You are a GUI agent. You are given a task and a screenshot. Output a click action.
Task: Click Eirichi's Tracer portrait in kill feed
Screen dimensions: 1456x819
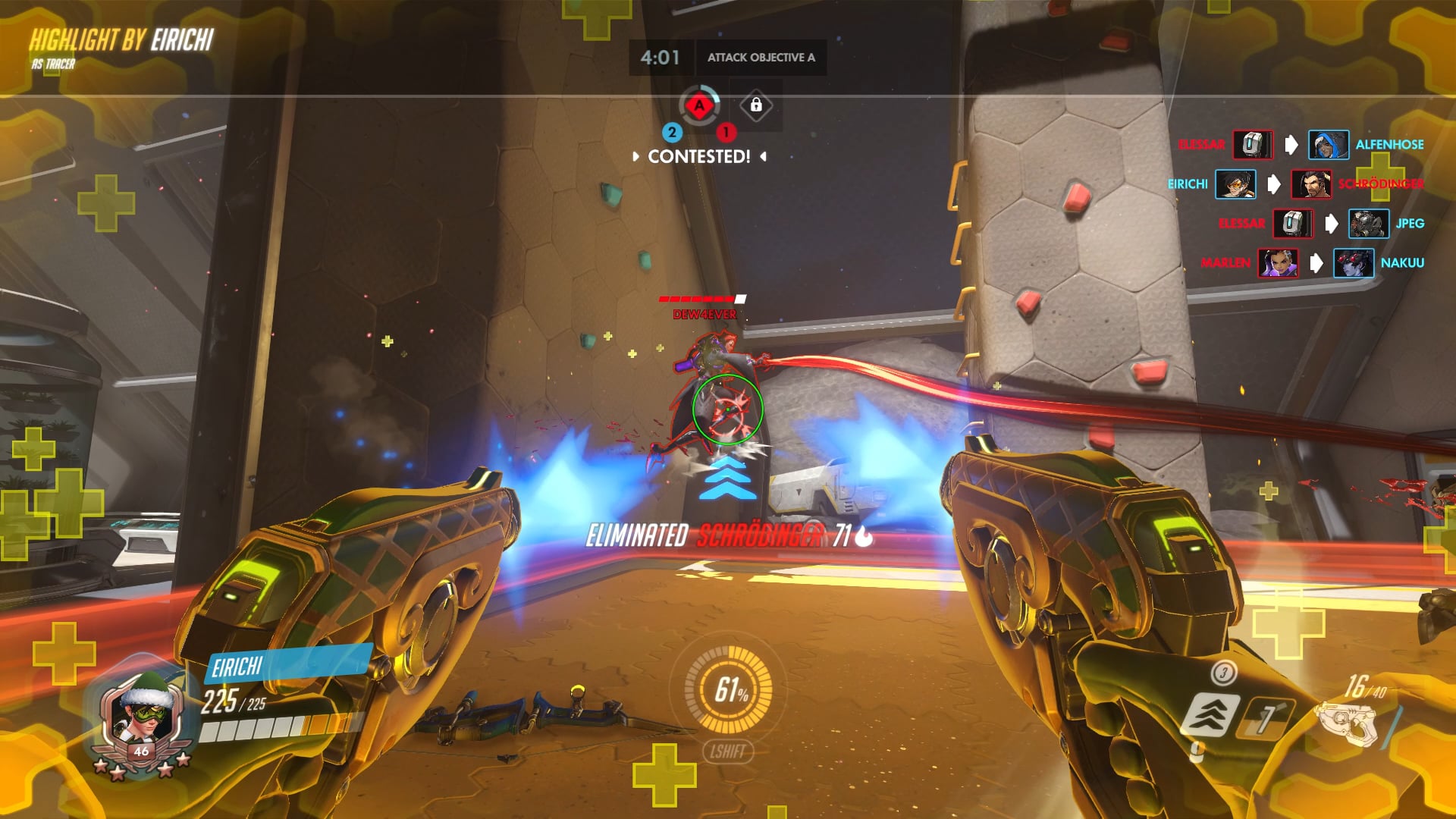pyautogui.click(x=1235, y=184)
